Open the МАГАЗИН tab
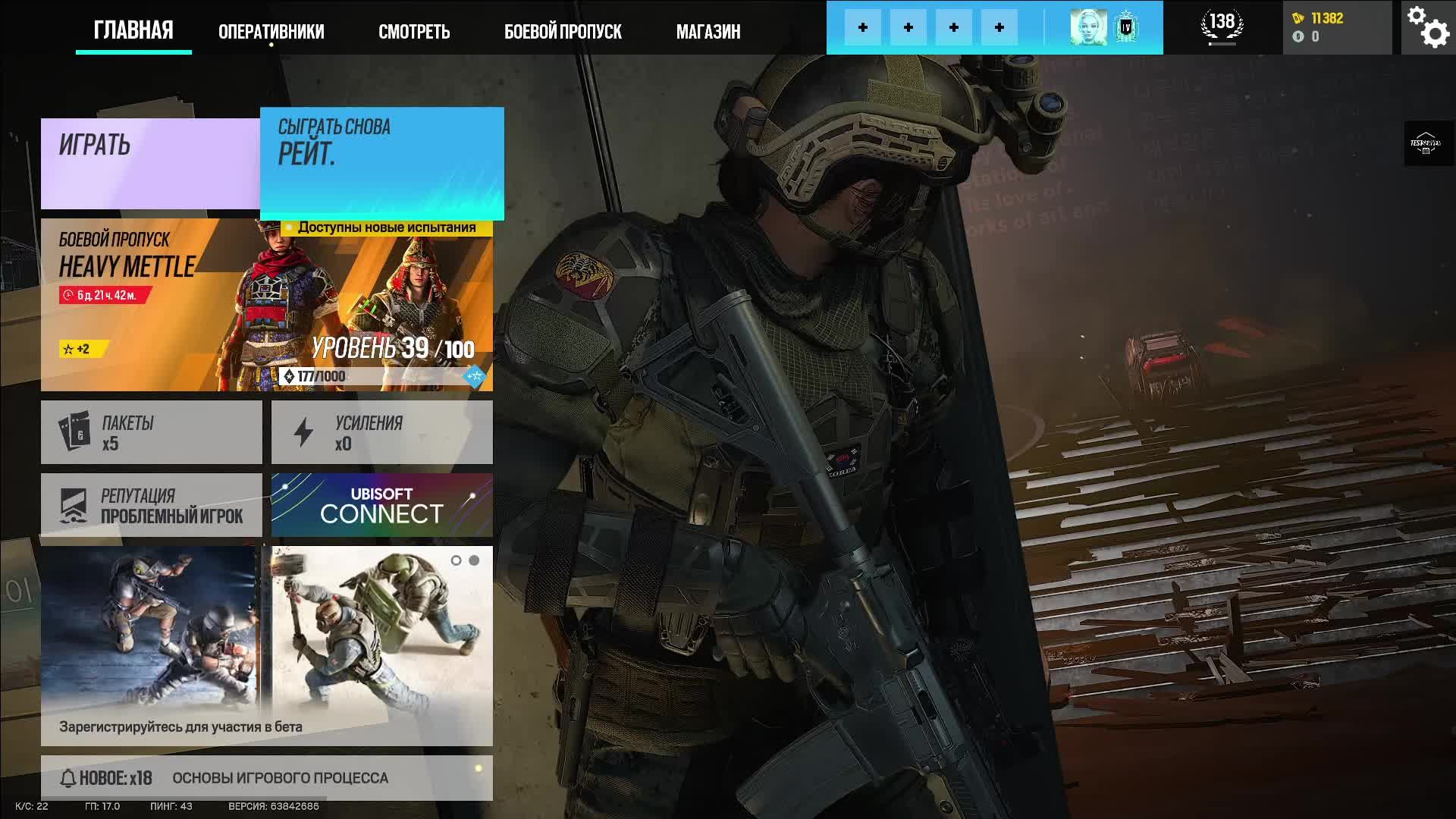Image resolution: width=1456 pixels, height=819 pixels. coord(708,31)
